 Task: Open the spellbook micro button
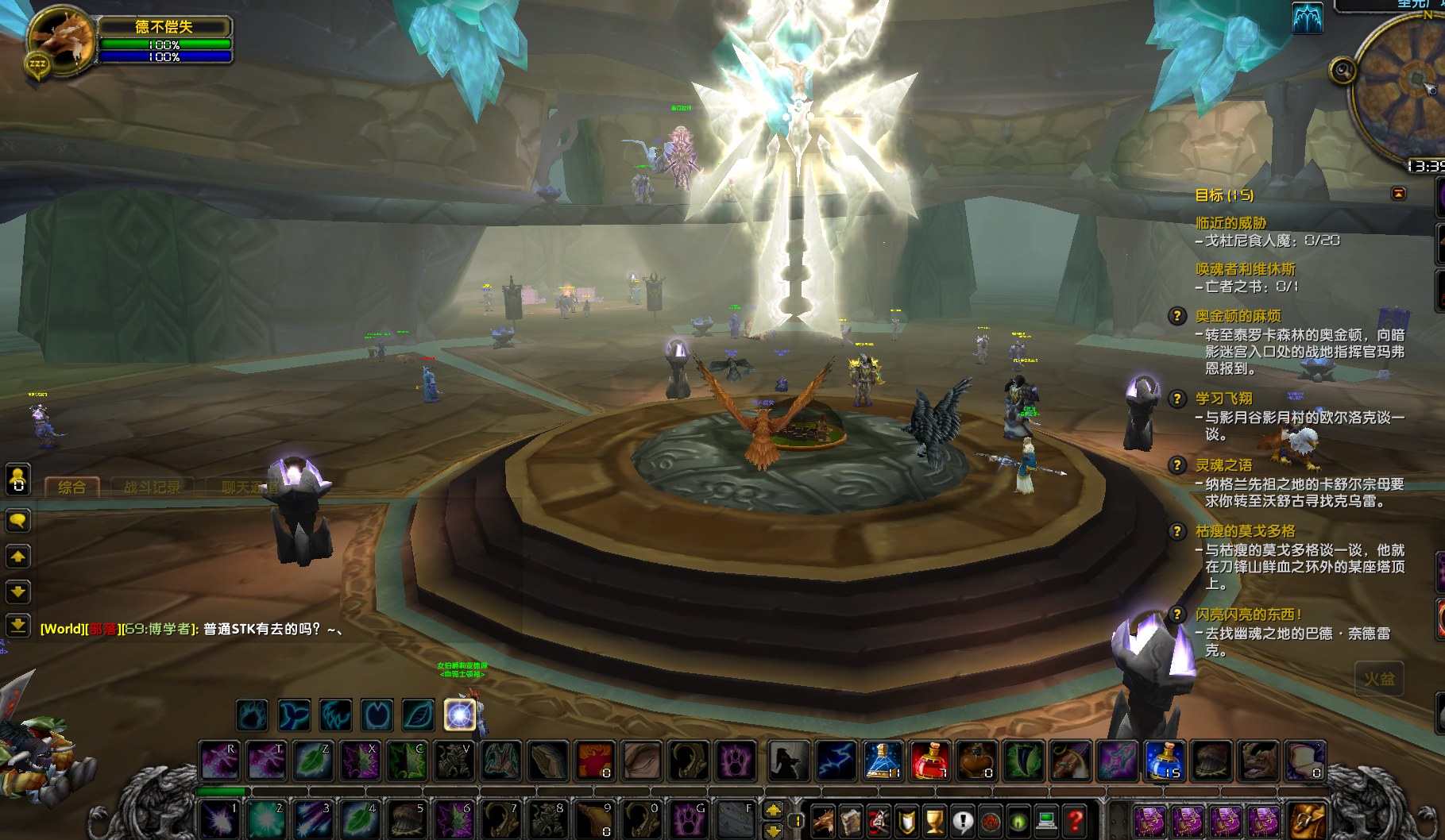(x=850, y=820)
